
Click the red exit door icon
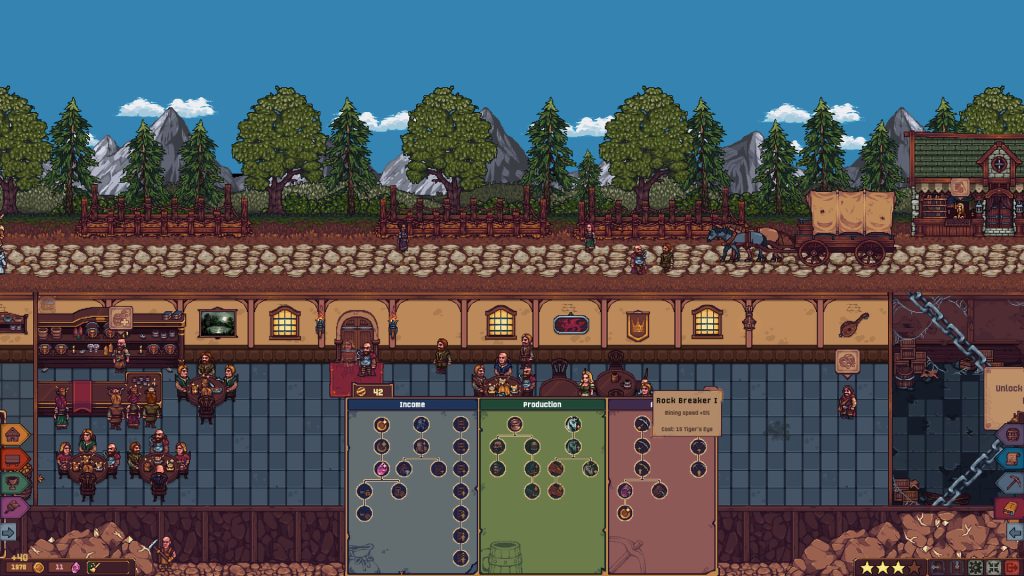1012,567
